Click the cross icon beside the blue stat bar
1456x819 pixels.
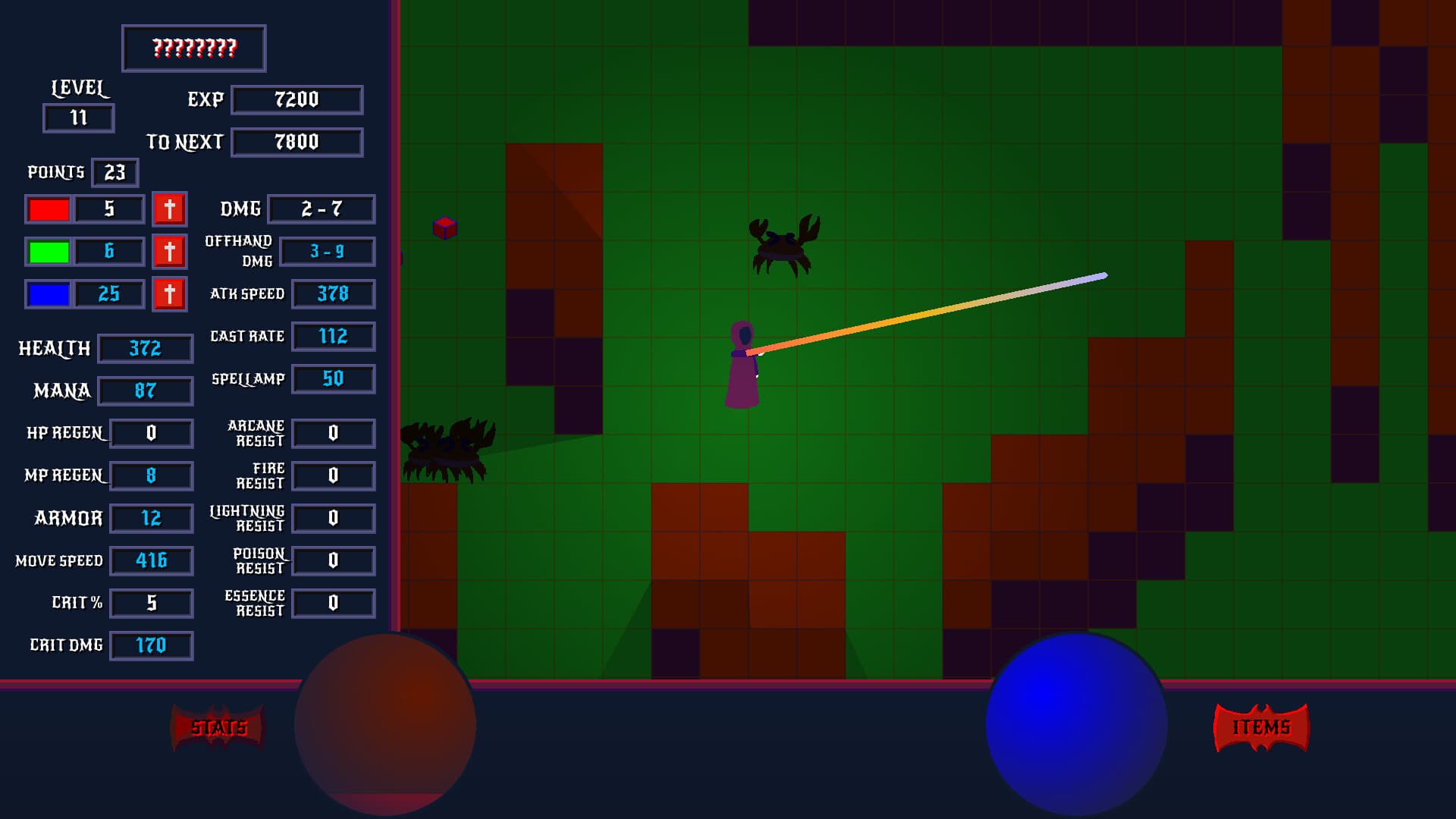tap(169, 294)
